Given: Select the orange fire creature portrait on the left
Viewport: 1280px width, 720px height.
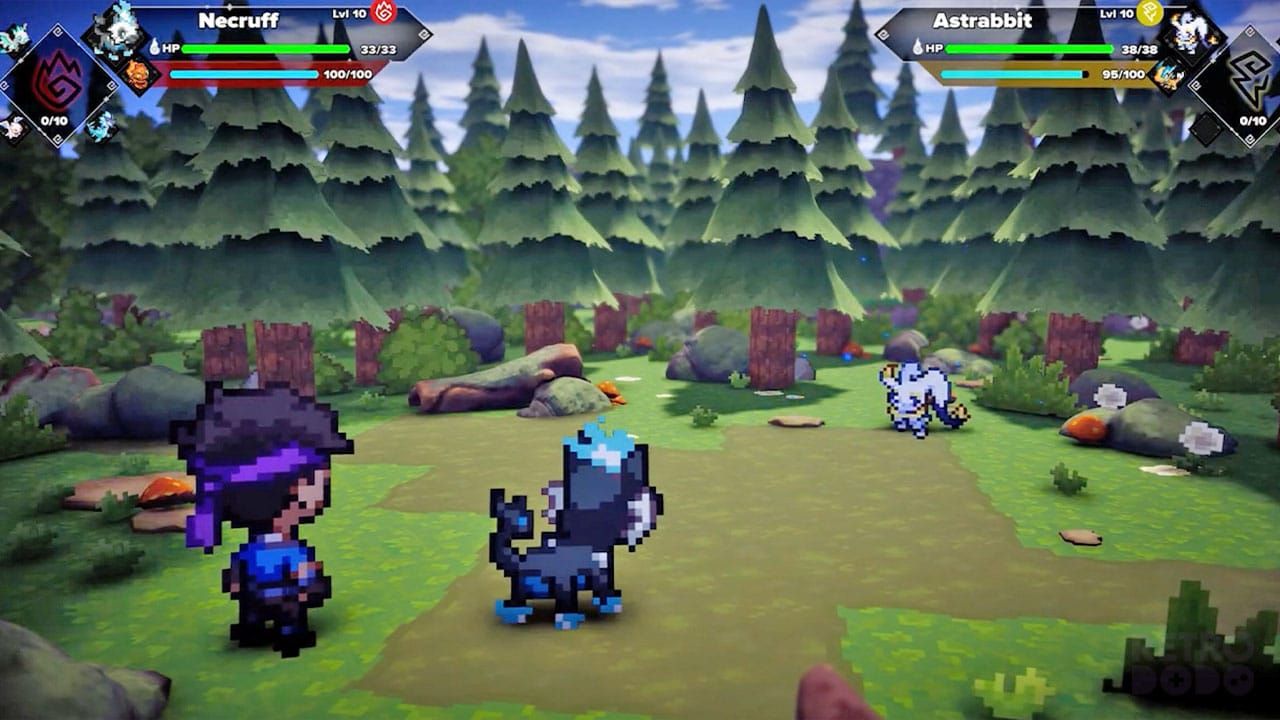Looking at the screenshot, I should coord(137,76).
